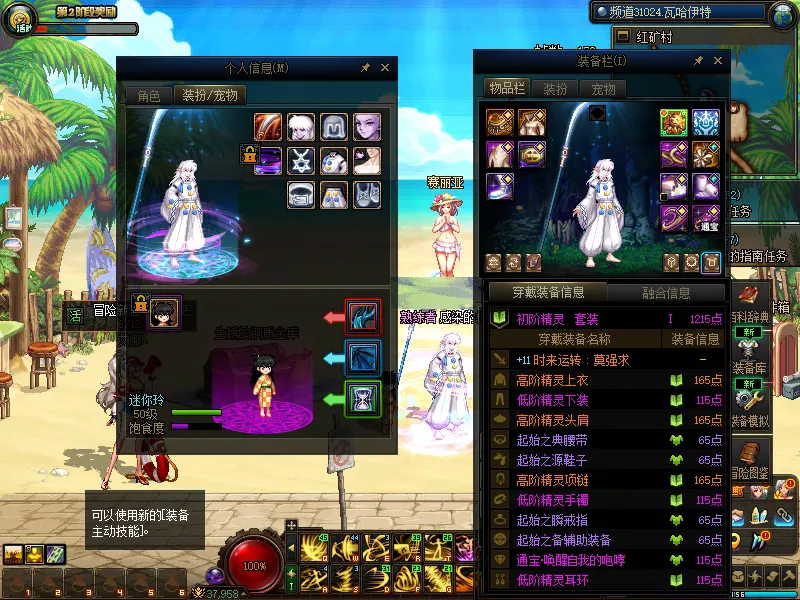Viewport: 800px width, 600px height.
Task: Select the hourglass pet equipment slot
Action: tap(362, 399)
